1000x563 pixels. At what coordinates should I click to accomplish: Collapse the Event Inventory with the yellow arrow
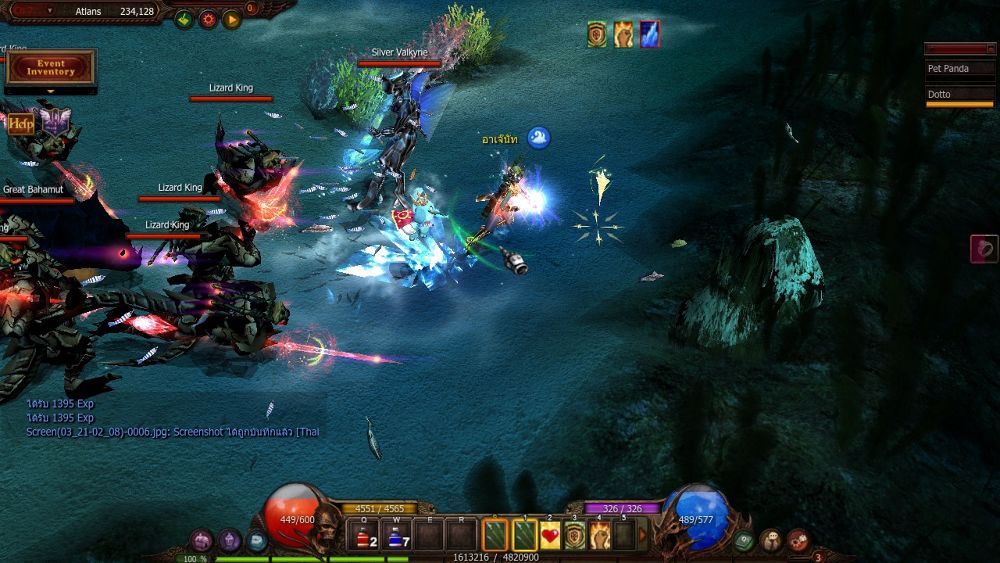coord(50,91)
